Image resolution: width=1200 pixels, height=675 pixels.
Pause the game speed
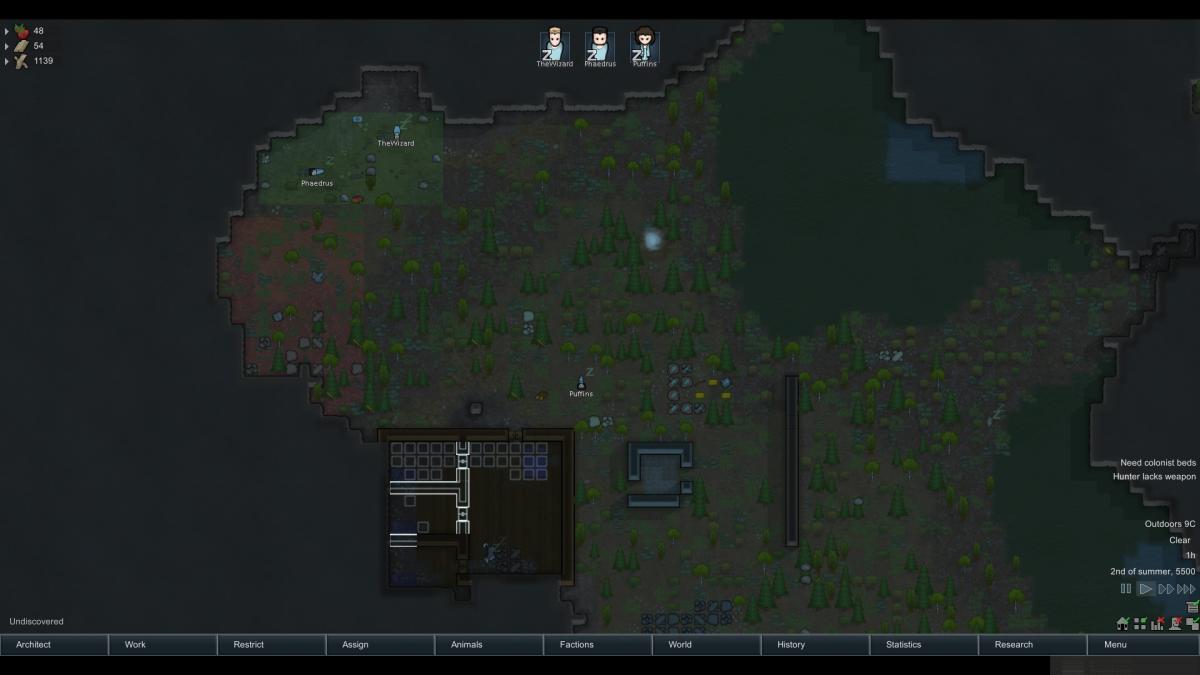[1126, 589]
